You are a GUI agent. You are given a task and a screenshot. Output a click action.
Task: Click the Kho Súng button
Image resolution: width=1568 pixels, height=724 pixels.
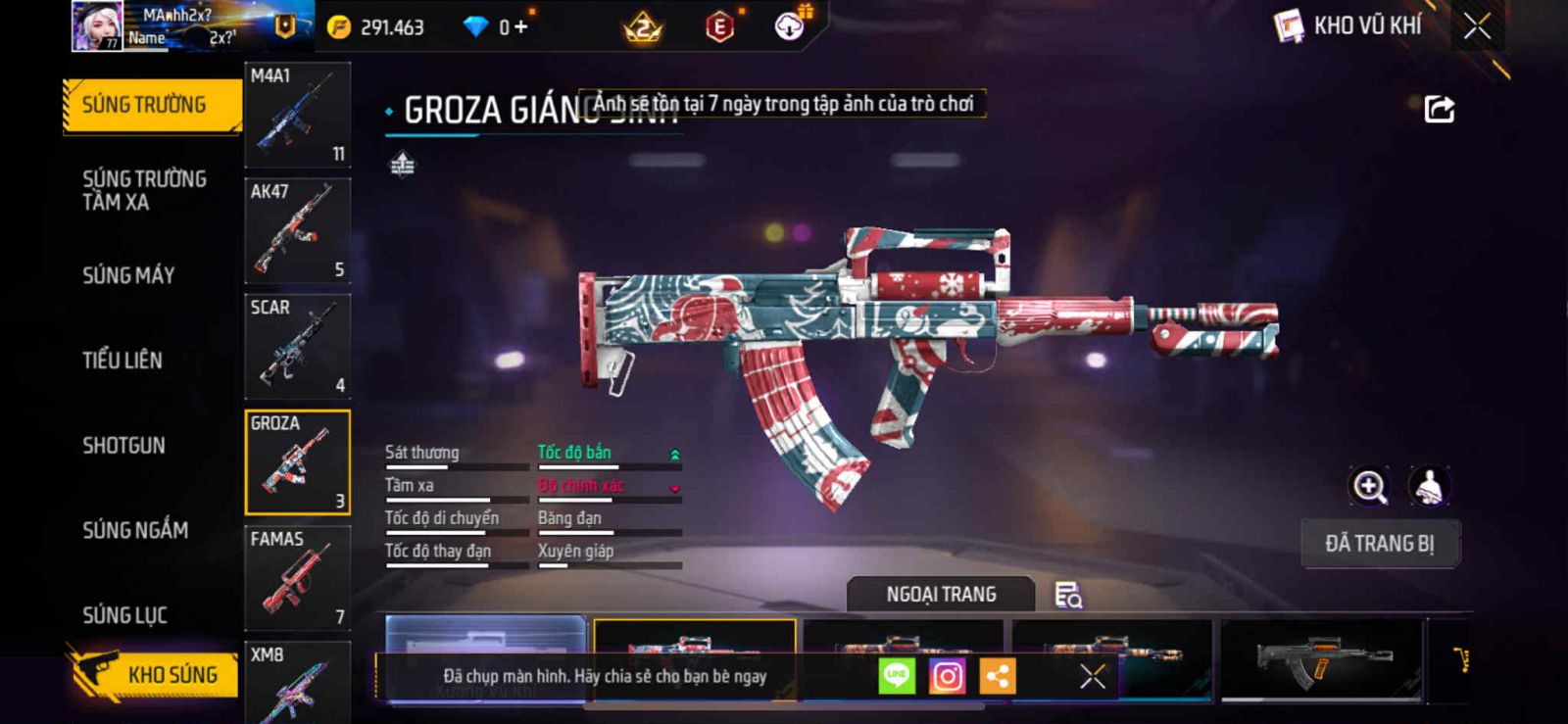(x=154, y=674)
